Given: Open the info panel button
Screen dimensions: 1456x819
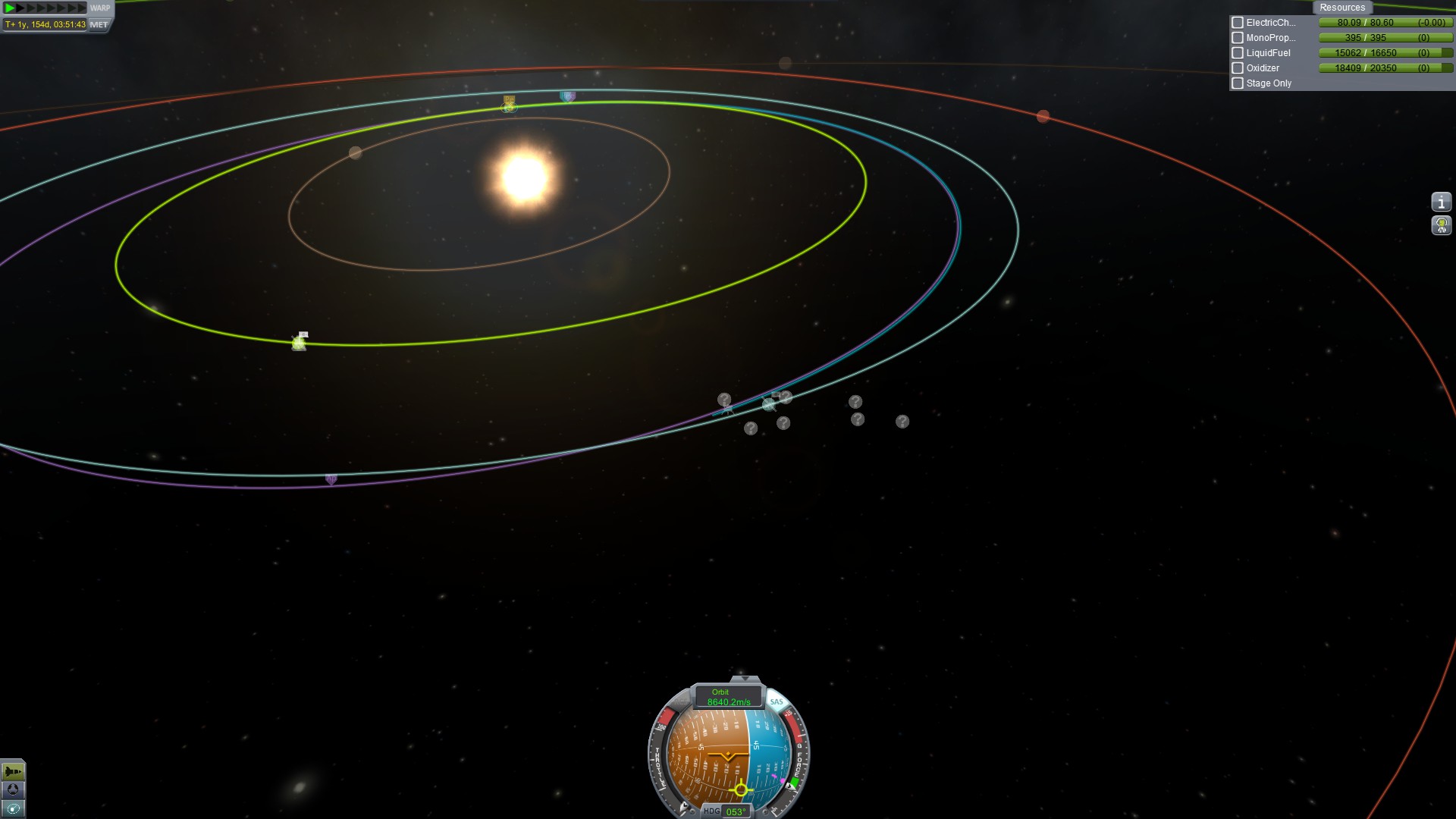Looking at the screenshot, I should coord(1441,202).
